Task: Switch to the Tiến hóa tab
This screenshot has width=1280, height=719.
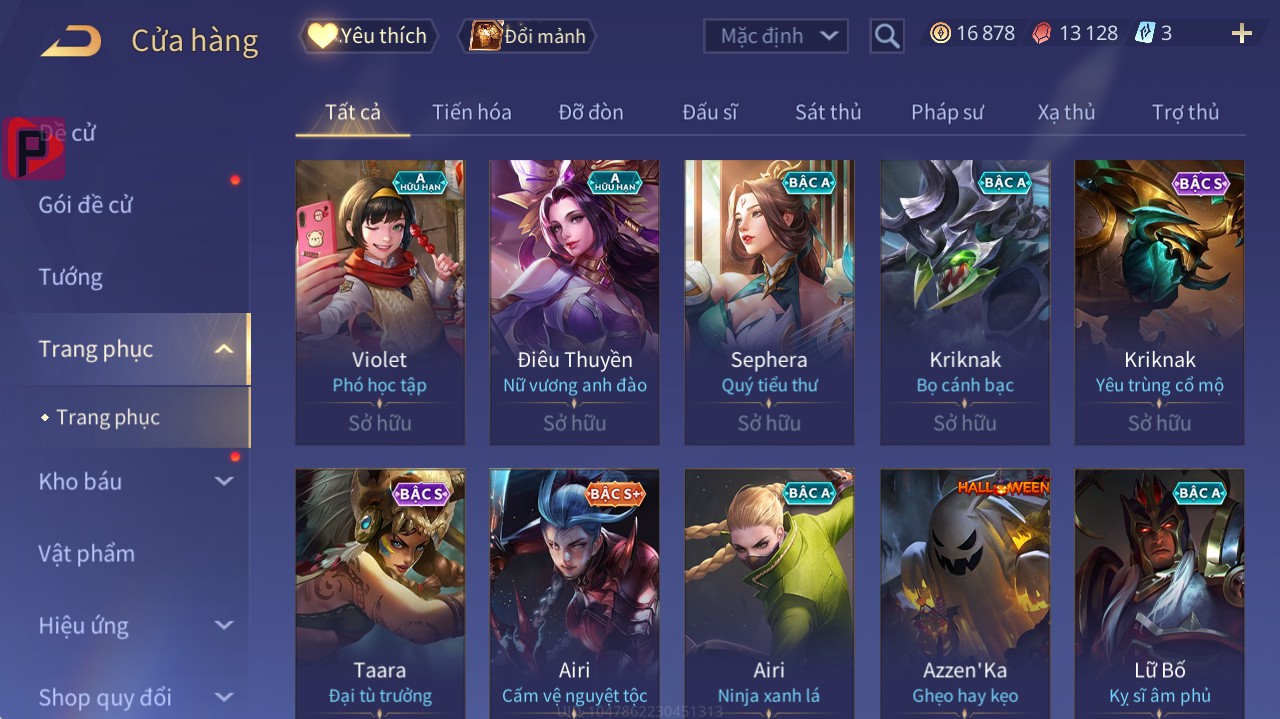Action: pos(471,112)
